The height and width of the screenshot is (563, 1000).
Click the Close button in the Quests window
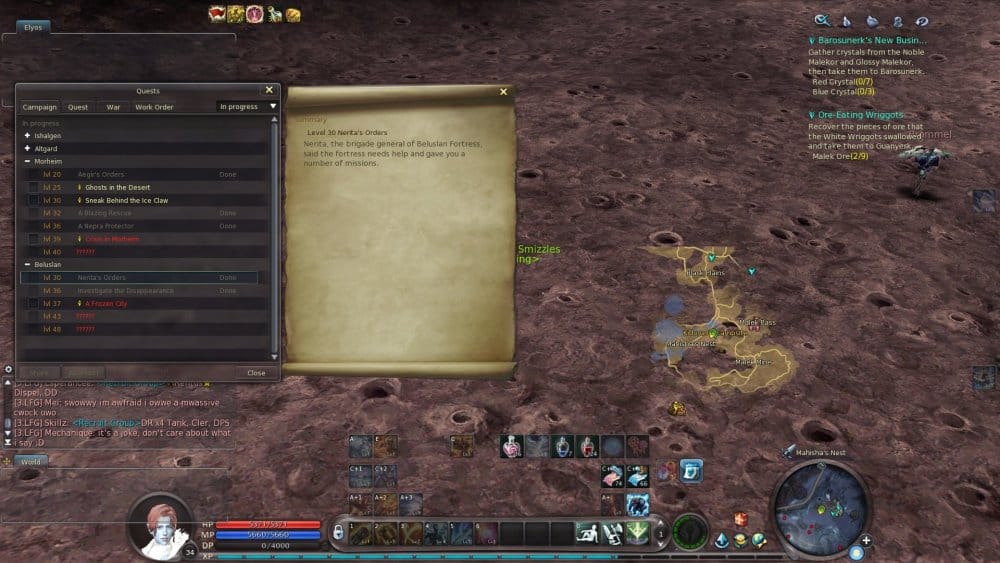point(256,373)
